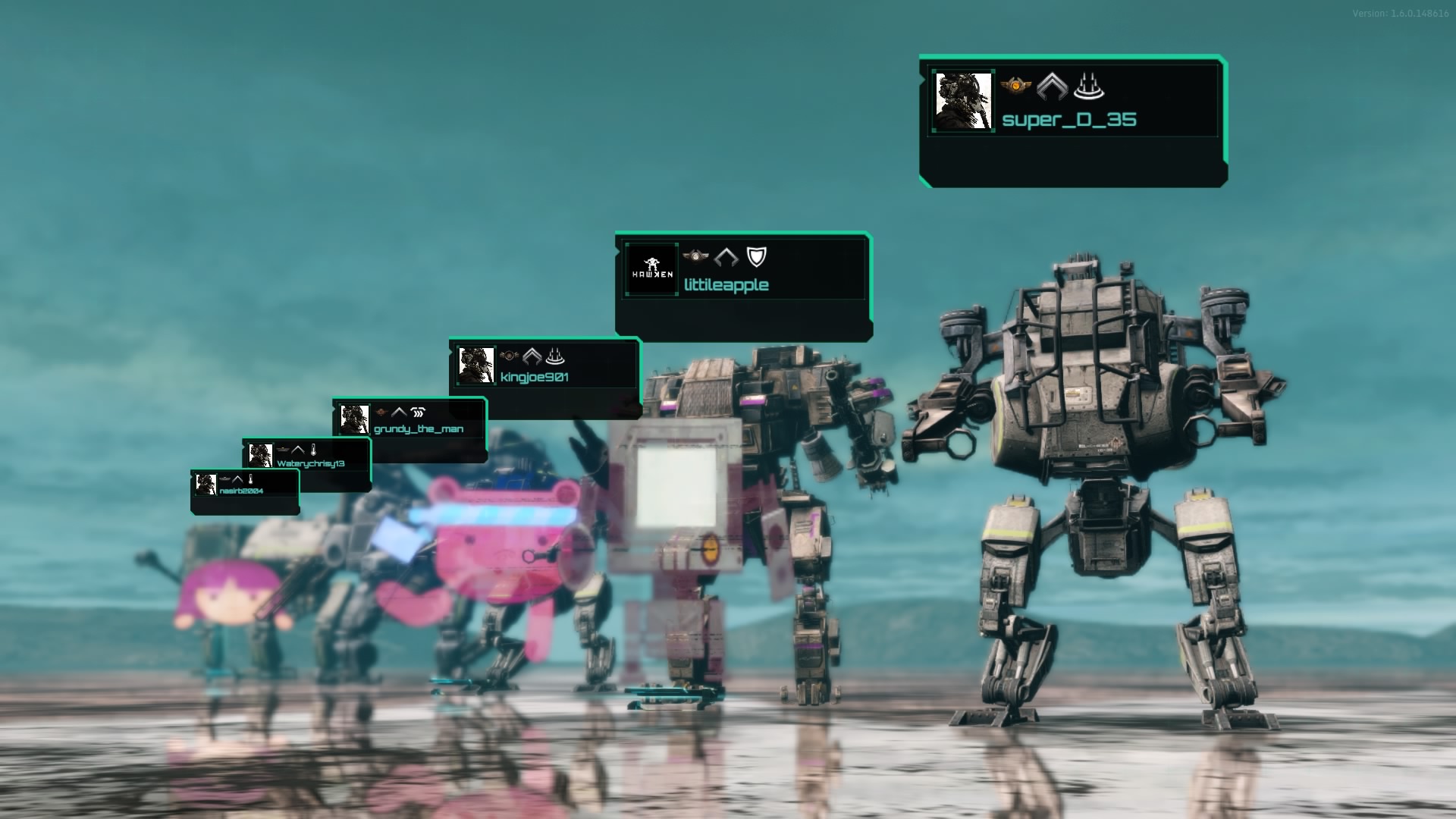Select the grundy_the_man name label
Image resolution: width=1456 pixels, height=819 pixels.
pos(419,429)
